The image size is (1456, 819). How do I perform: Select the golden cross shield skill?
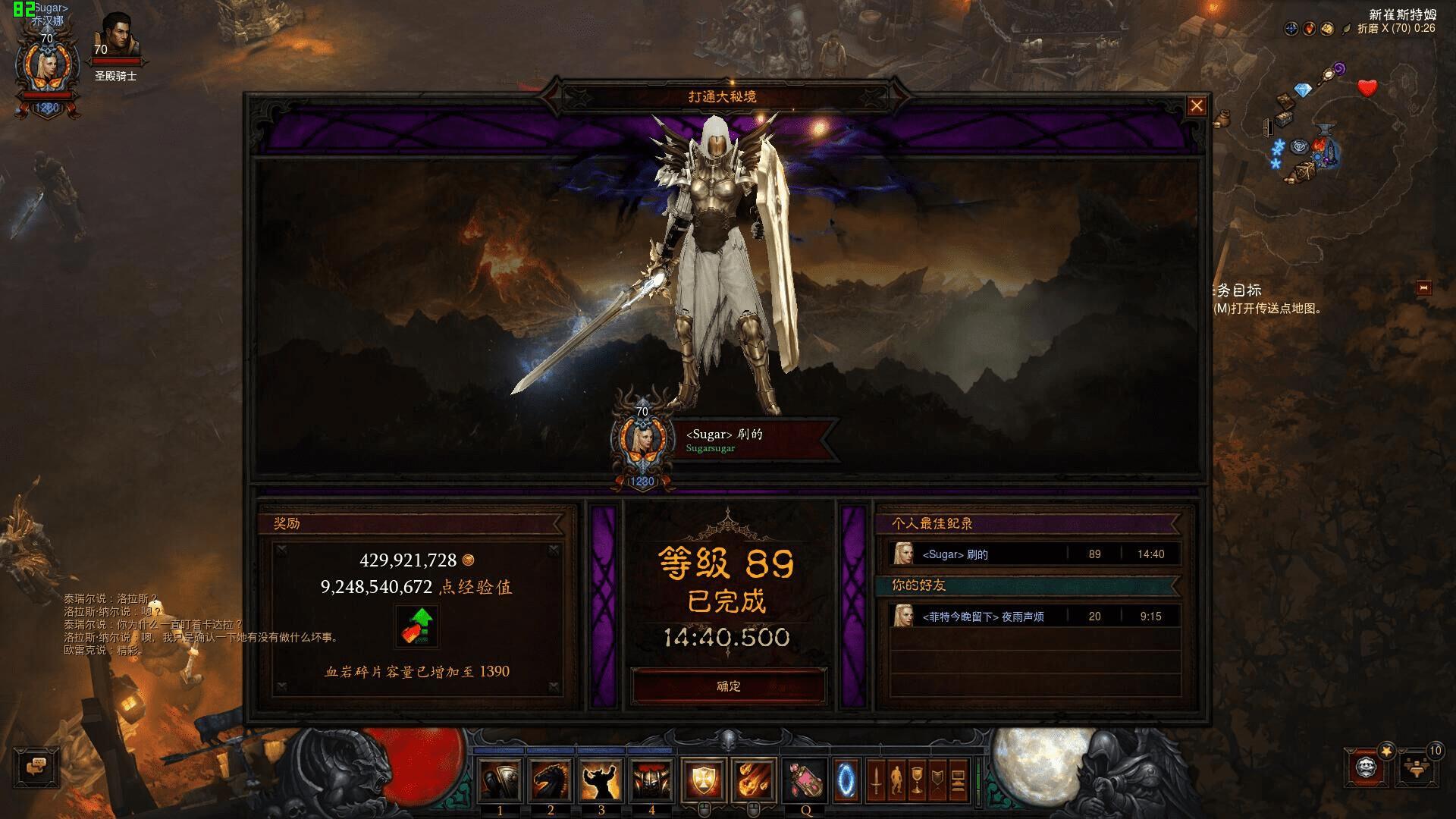(x=703, y=780)
